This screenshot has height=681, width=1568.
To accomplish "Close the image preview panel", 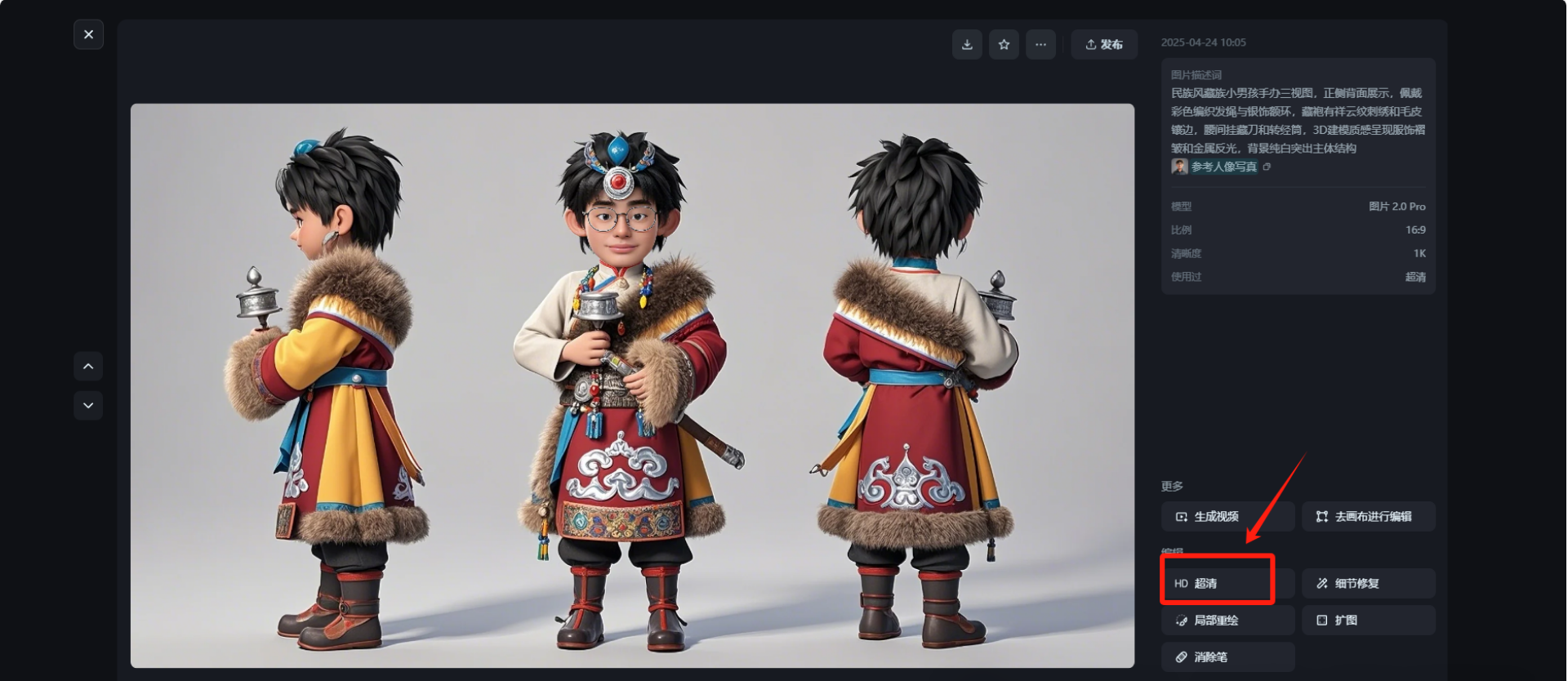I will point(88,34).
